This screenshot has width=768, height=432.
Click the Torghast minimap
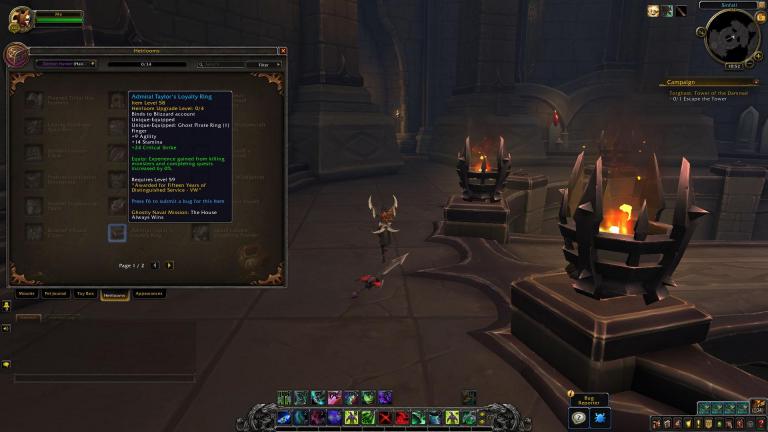pyautogui.click(x=732, y=36)
